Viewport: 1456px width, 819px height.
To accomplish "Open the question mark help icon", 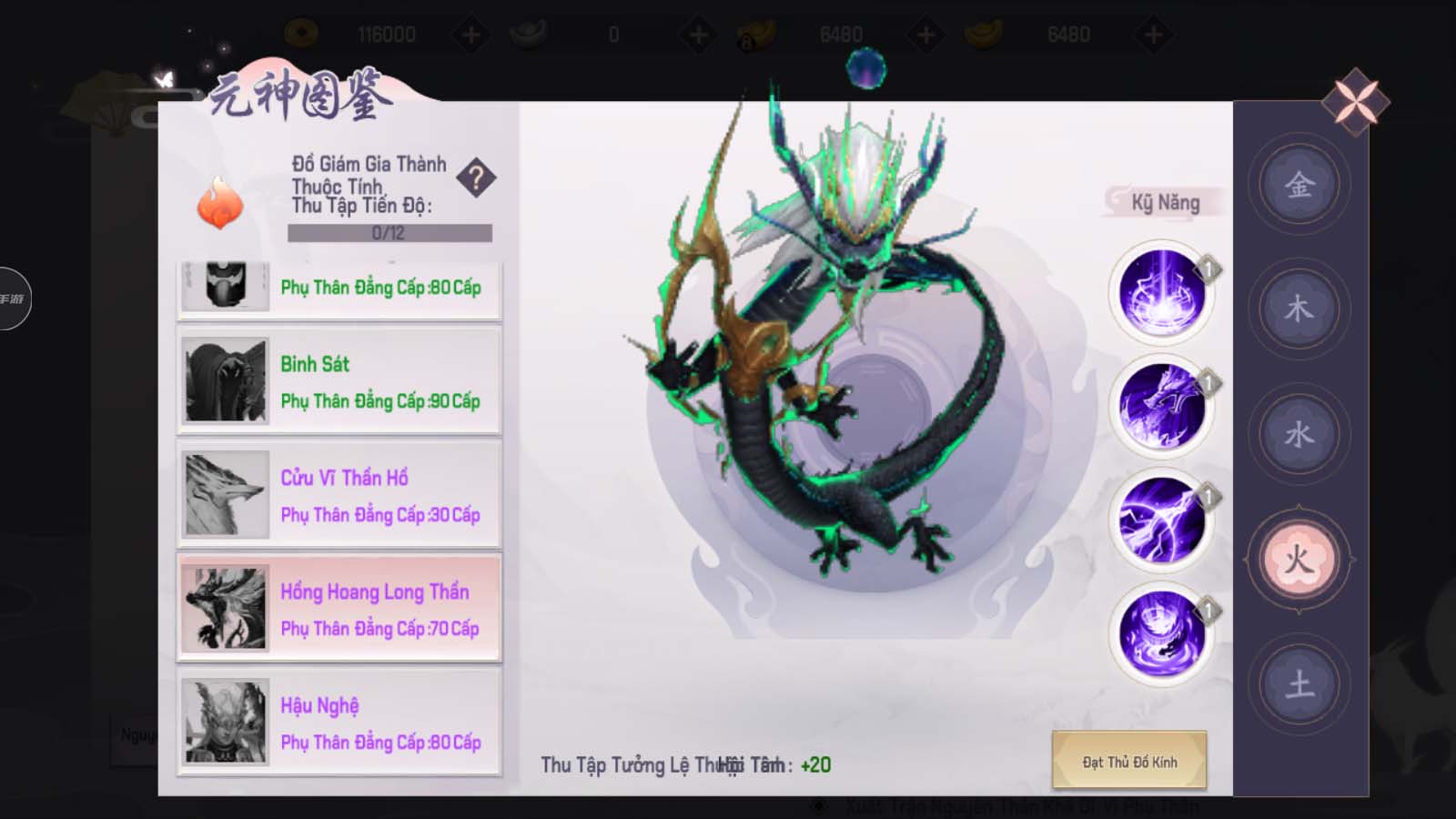I will (x=476, y=177).
